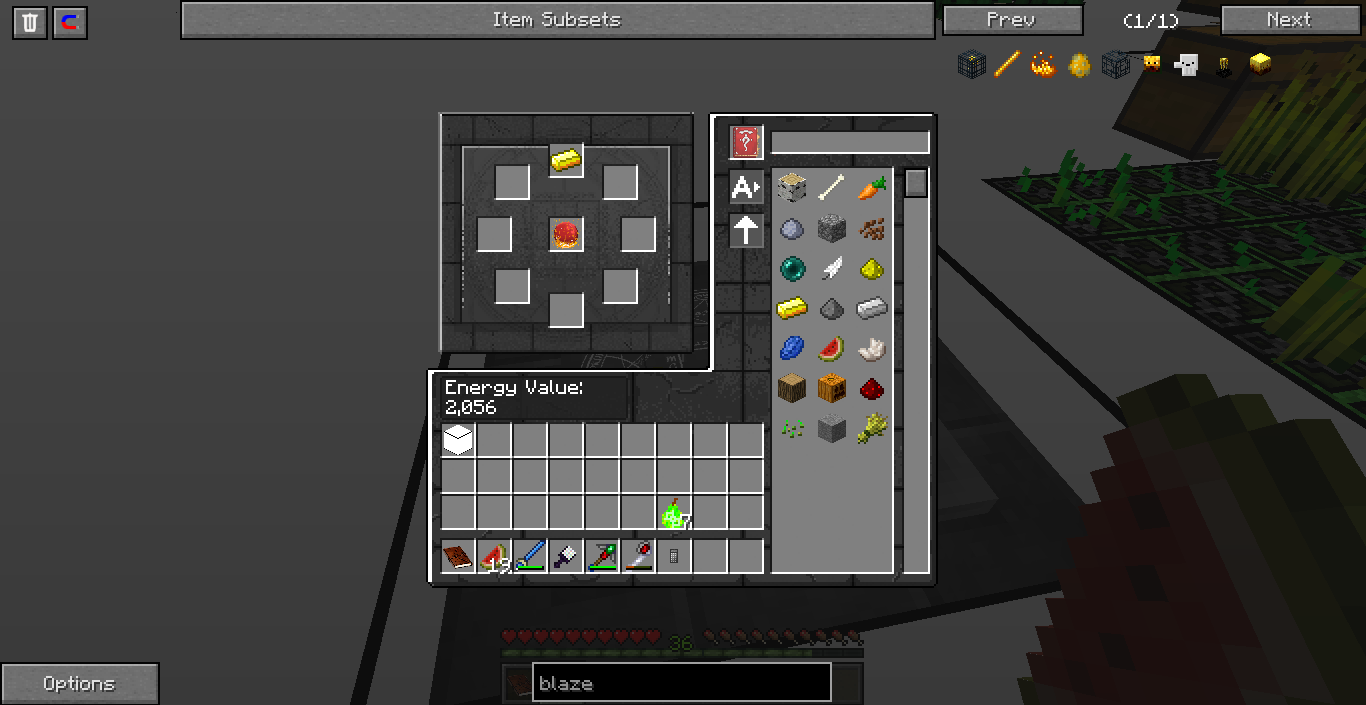The height and width of the screenshot is (705, 1366).
Task: Select the blaze rod in item list
Action: tap(1007, 65)
